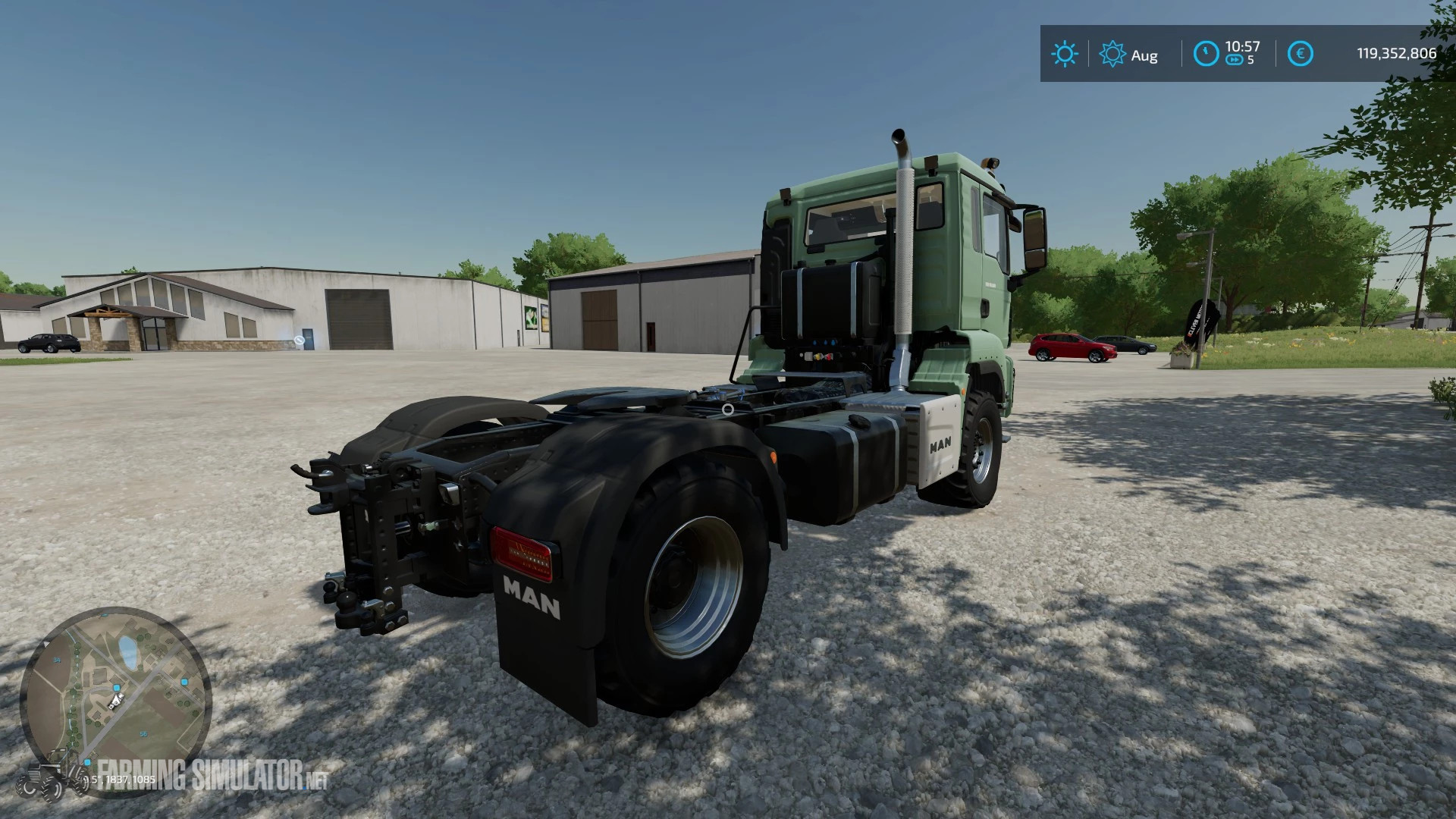This screenshot has height=819, width=1456.
Task: Click the fast-forward time scale icon showing 5
Action: 1236,59
